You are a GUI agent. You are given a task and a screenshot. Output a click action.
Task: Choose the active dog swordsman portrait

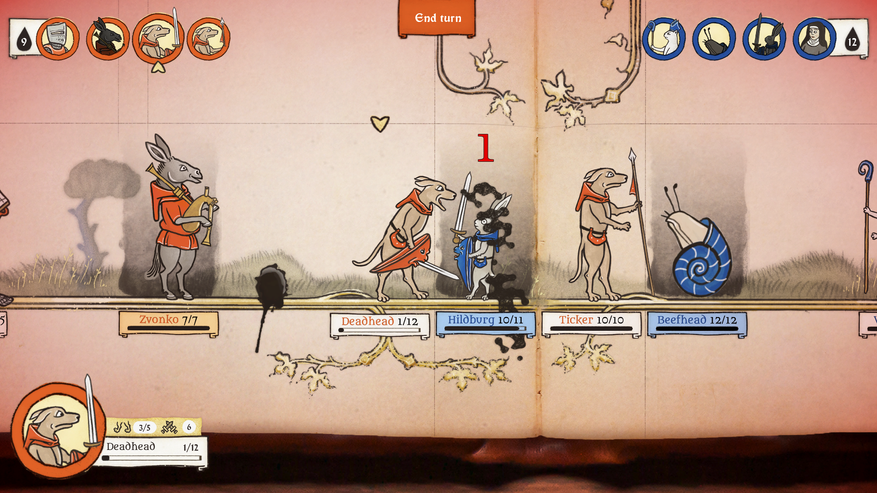point(157,39)
